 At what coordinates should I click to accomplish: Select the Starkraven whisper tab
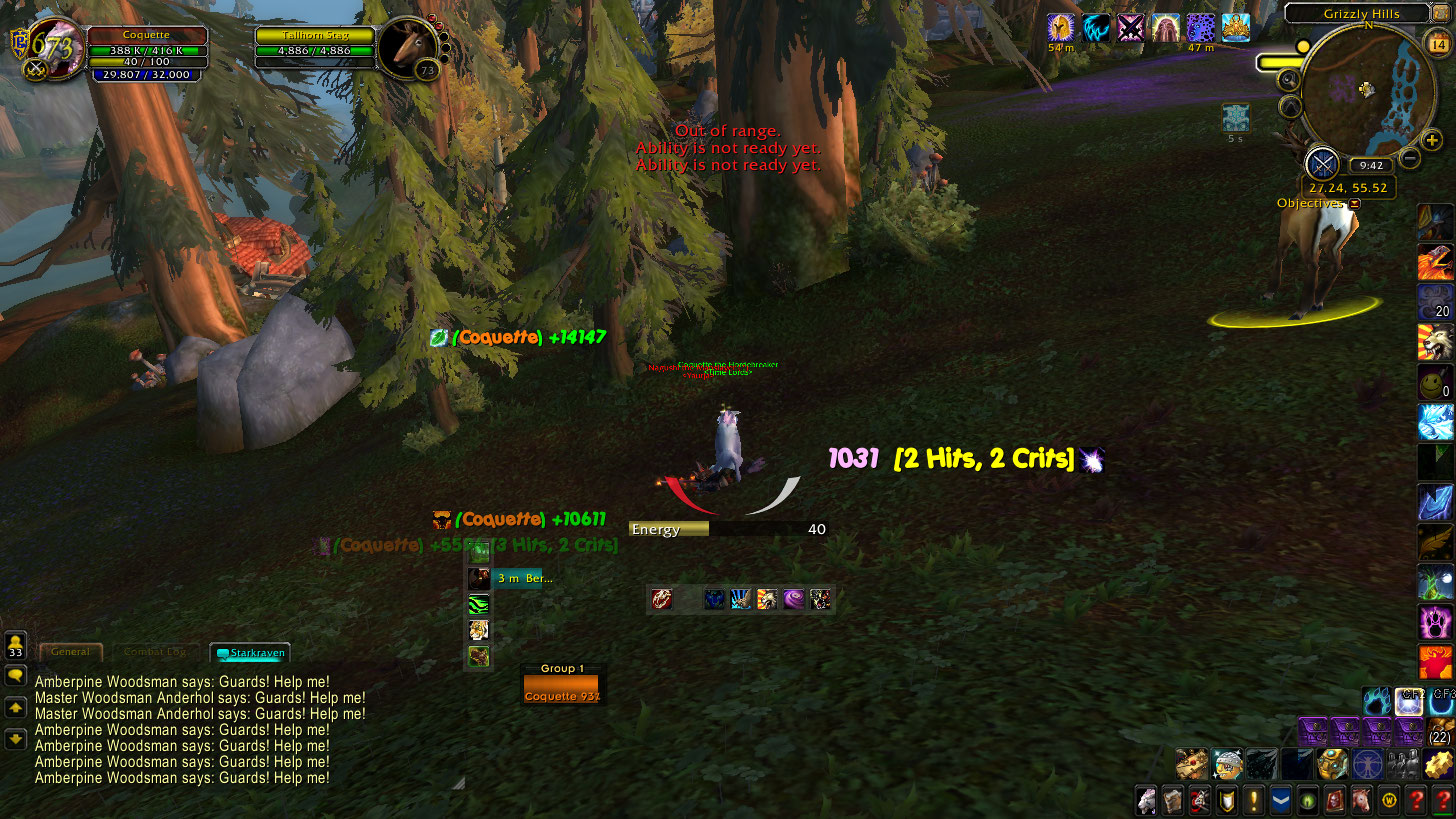(250, 653)
